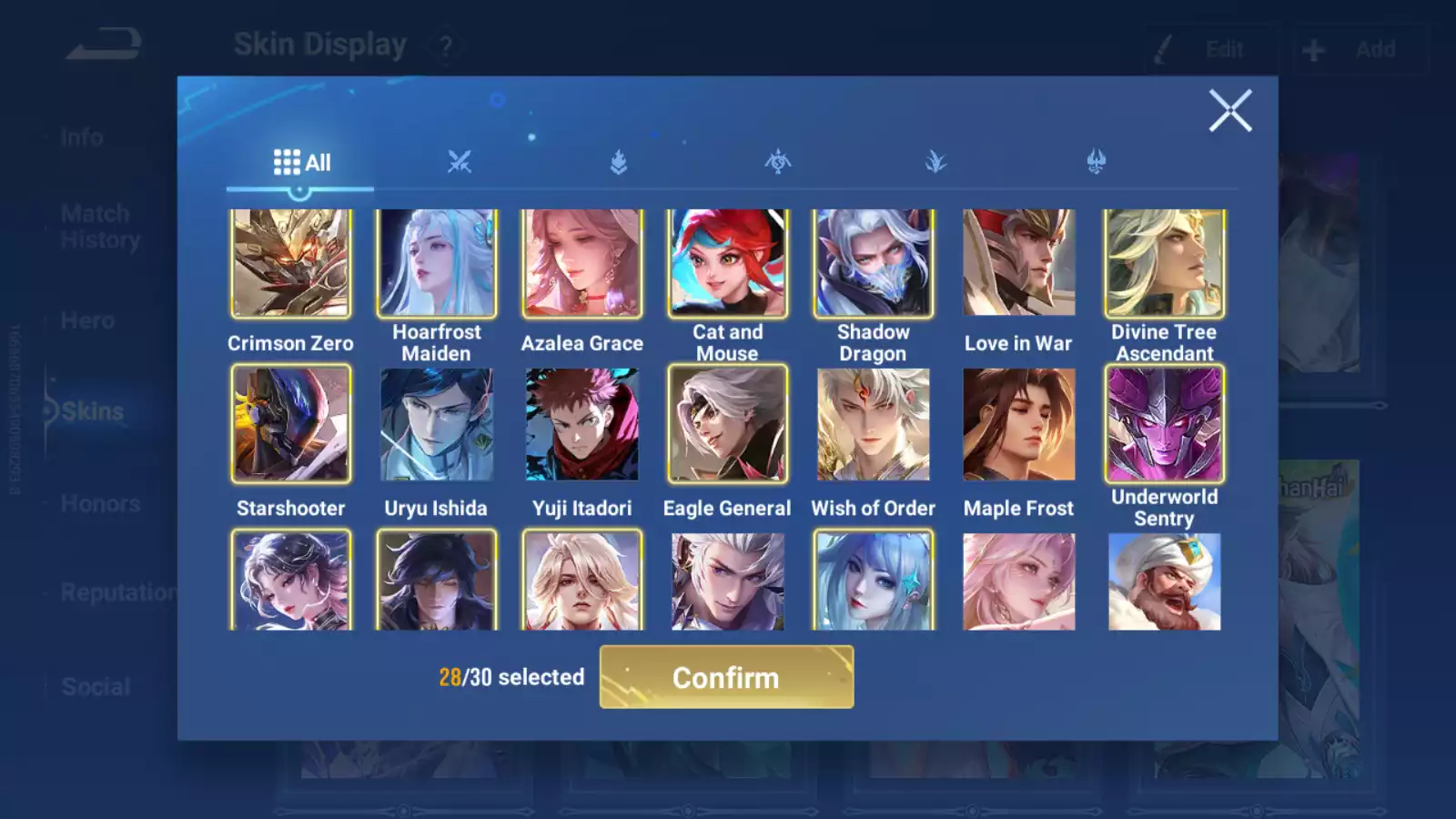Choose the Hoarfrost Maiden skin
The image size is (1456, 819).
pos(437,264)
